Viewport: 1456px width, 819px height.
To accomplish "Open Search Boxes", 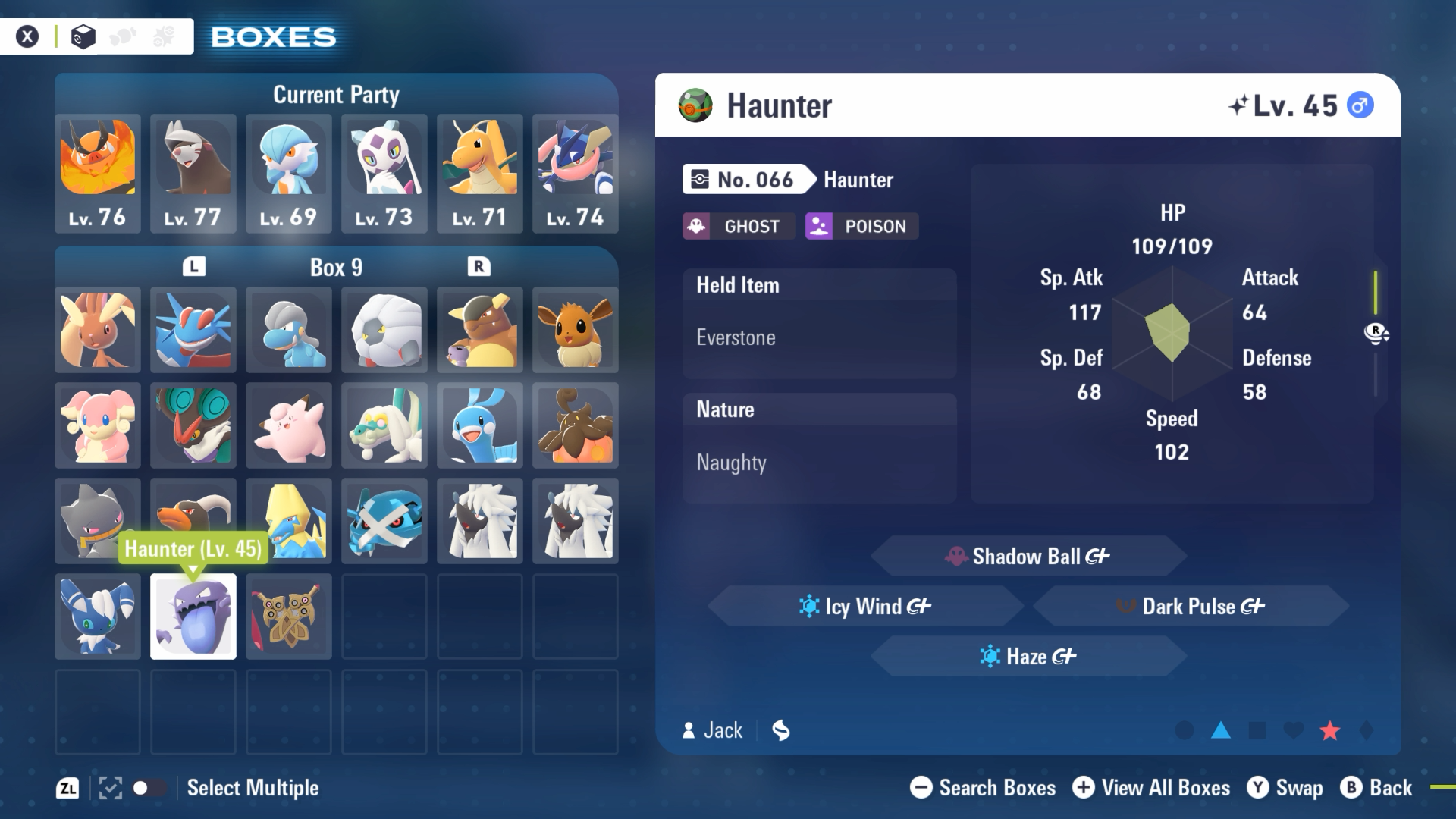I will coord(983,788).
